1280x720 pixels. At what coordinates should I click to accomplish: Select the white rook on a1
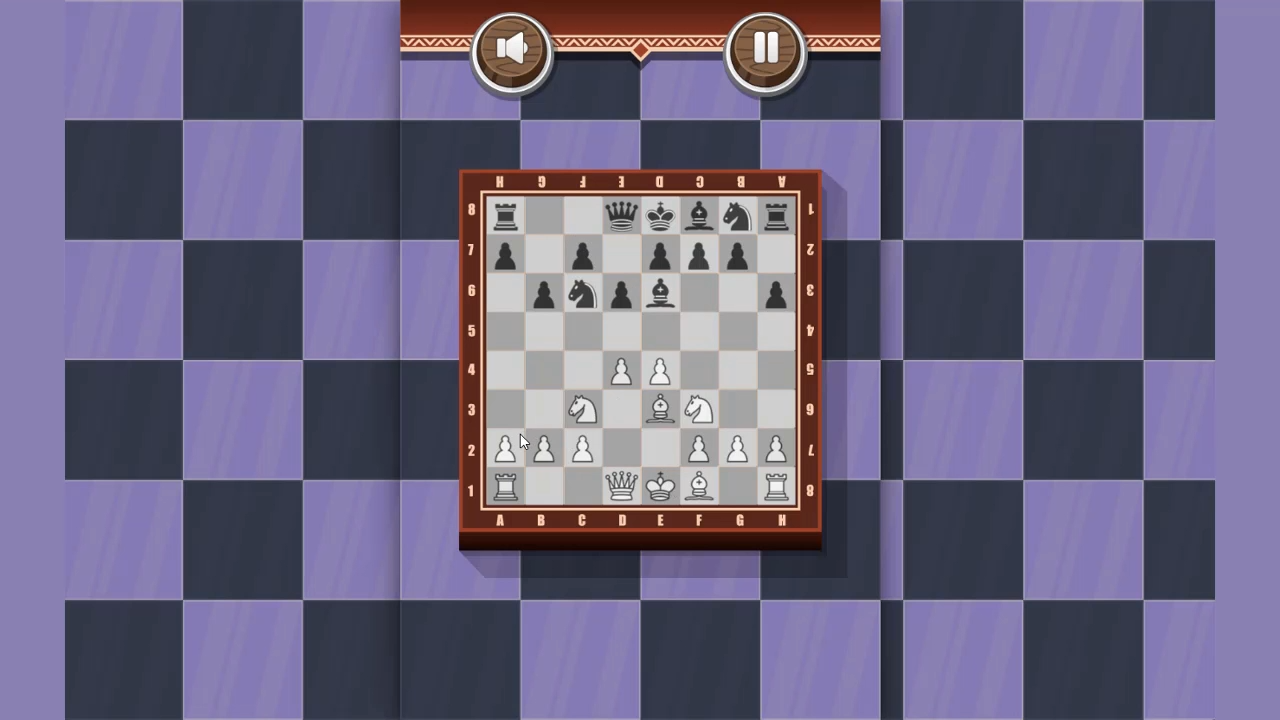click(x=504, y=486)
